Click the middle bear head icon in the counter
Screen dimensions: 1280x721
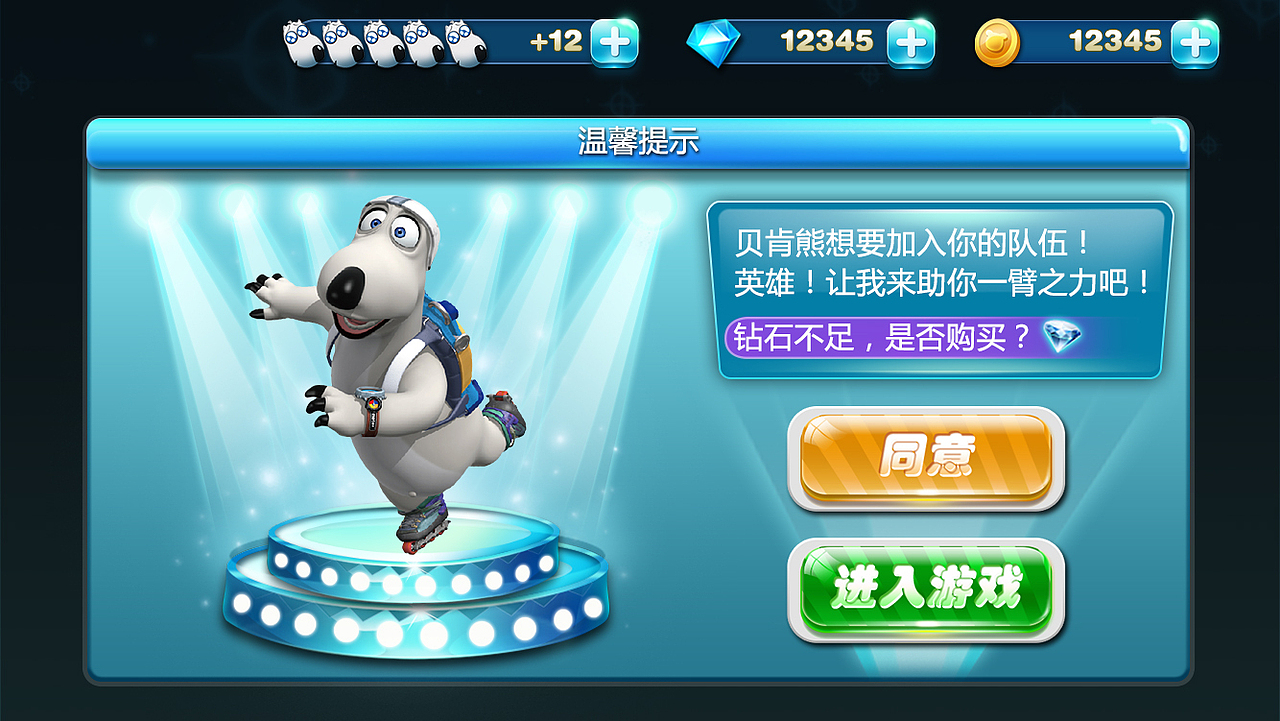point(385,40)
